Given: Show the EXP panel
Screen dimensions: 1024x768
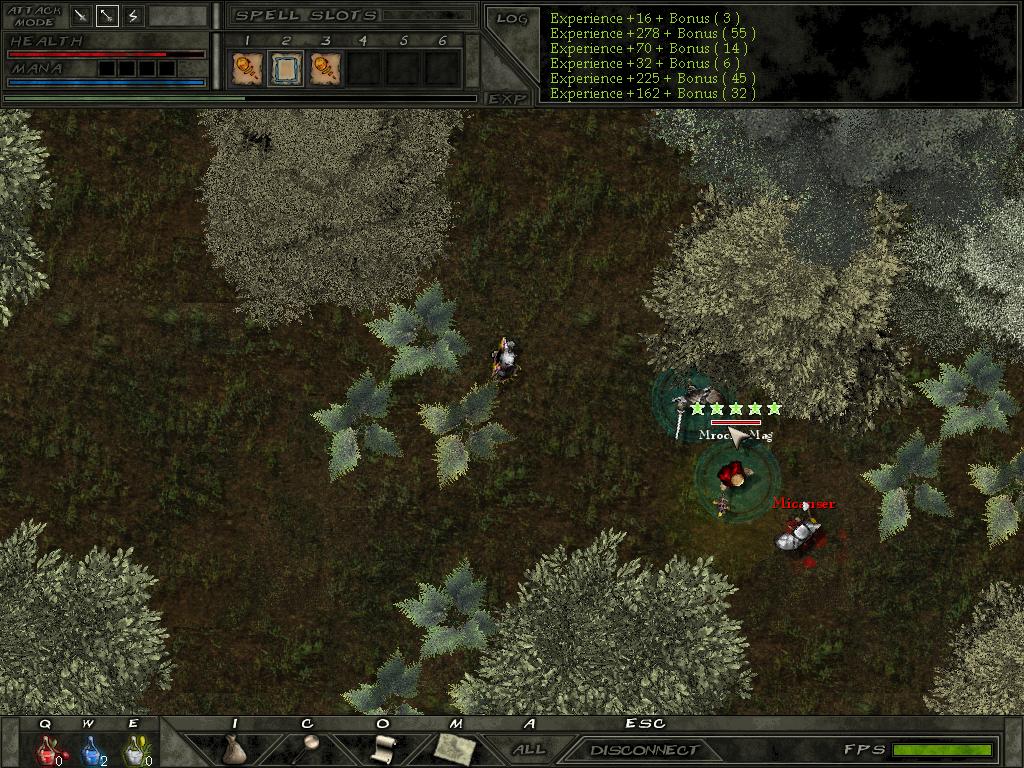Looking at the screenshot, I should click(x=507, y=98).
